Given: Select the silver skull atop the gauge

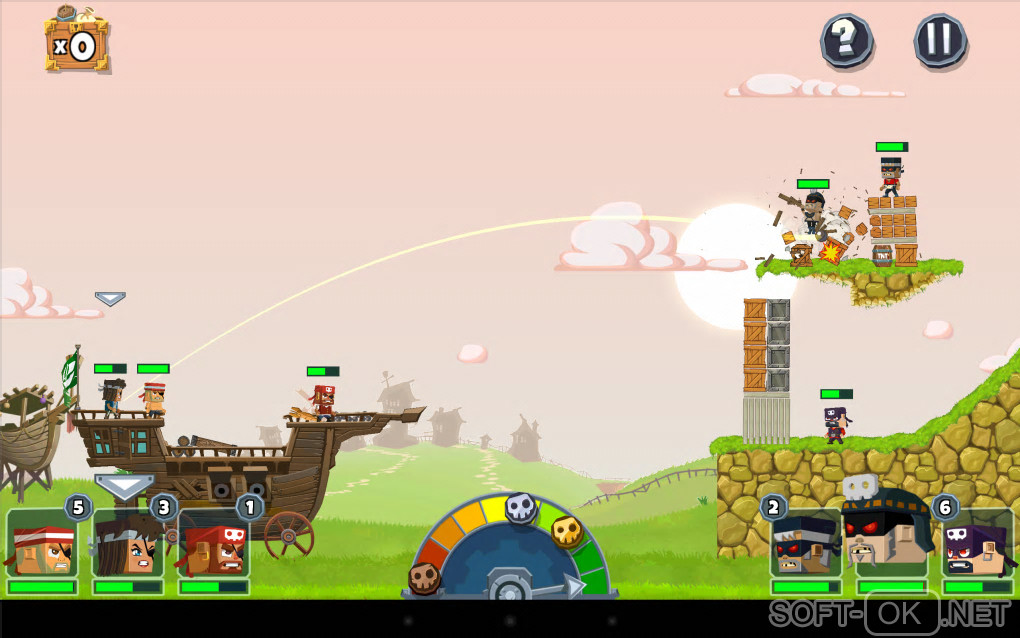Looking at the screenshot, I should 520,508.
